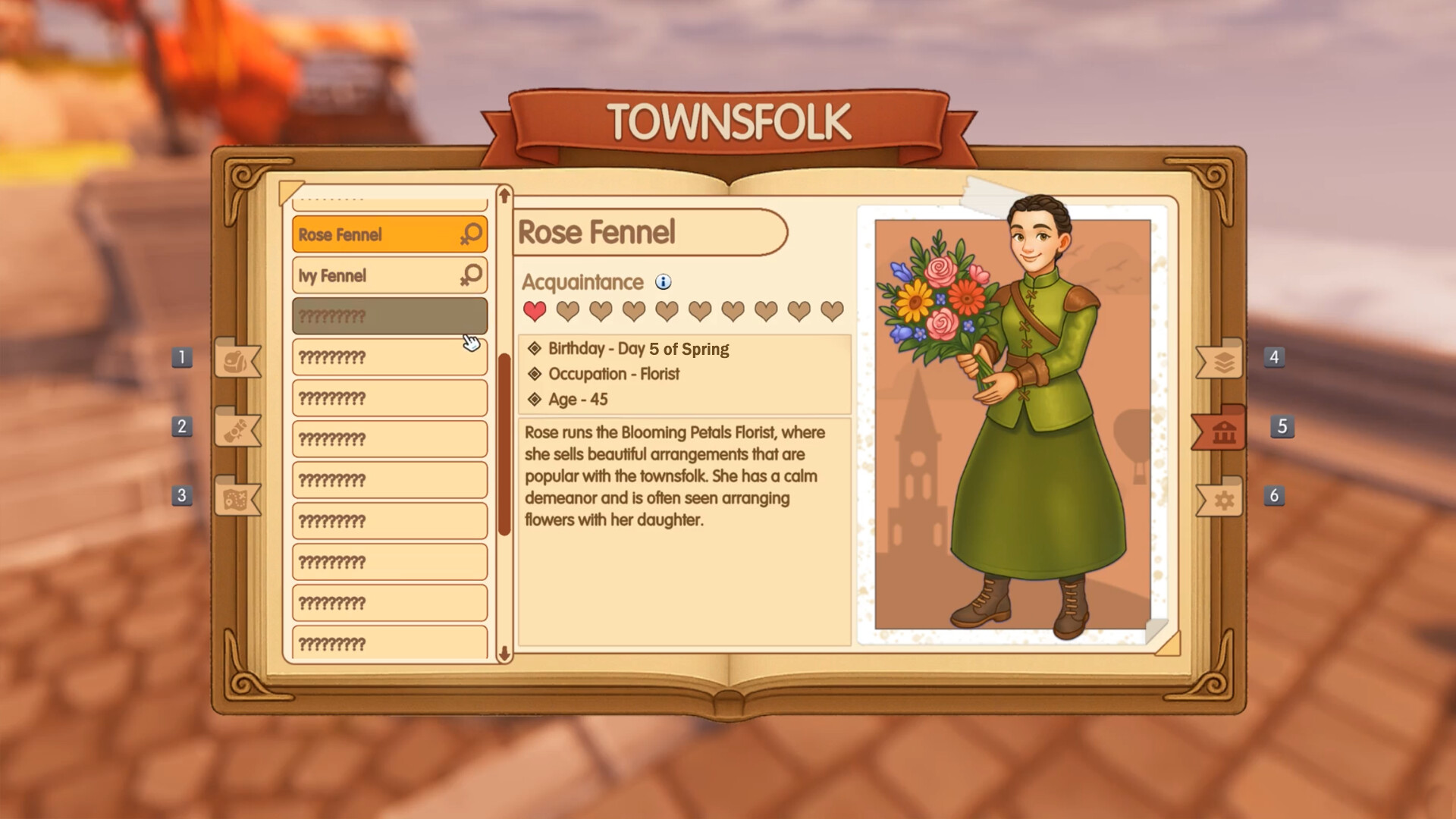Show the Acquaintance info tooltip icon

point(664,282)
